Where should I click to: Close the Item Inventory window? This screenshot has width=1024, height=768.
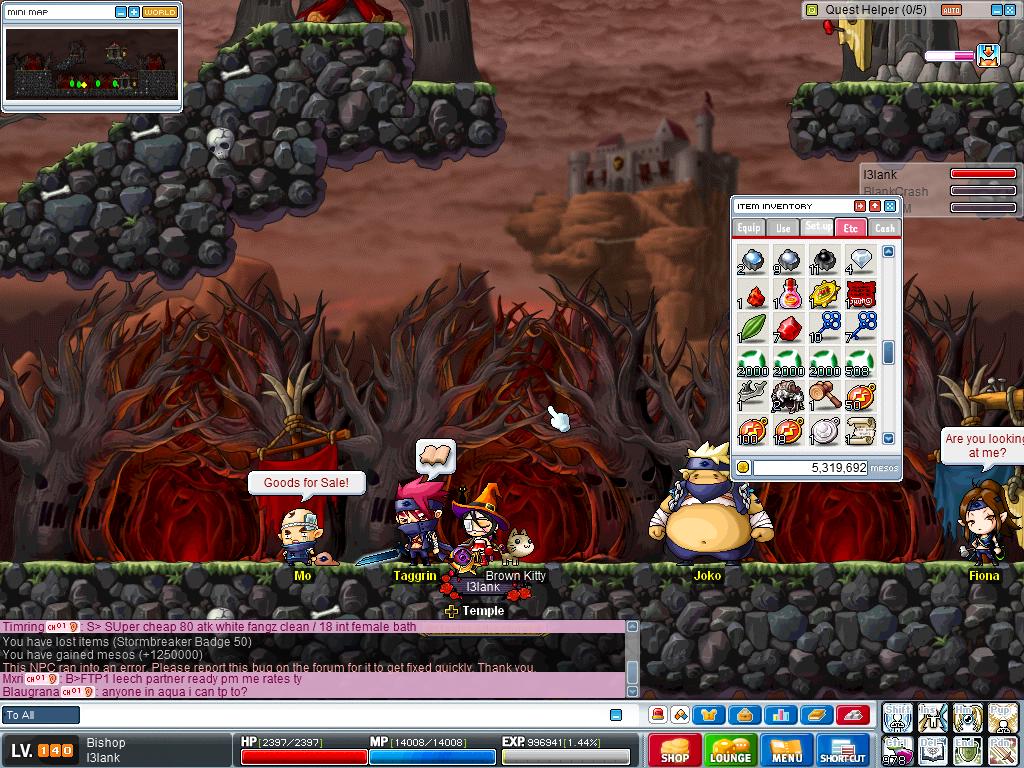click(890, 206)
